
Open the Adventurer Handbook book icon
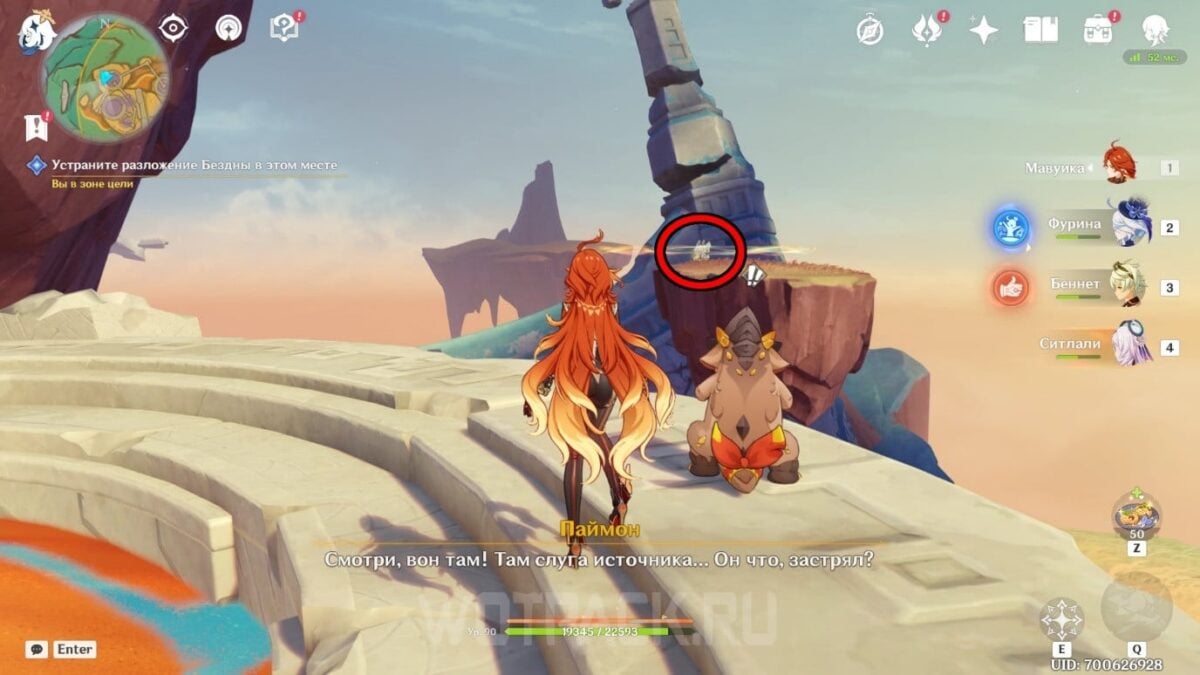(1040, 30)
